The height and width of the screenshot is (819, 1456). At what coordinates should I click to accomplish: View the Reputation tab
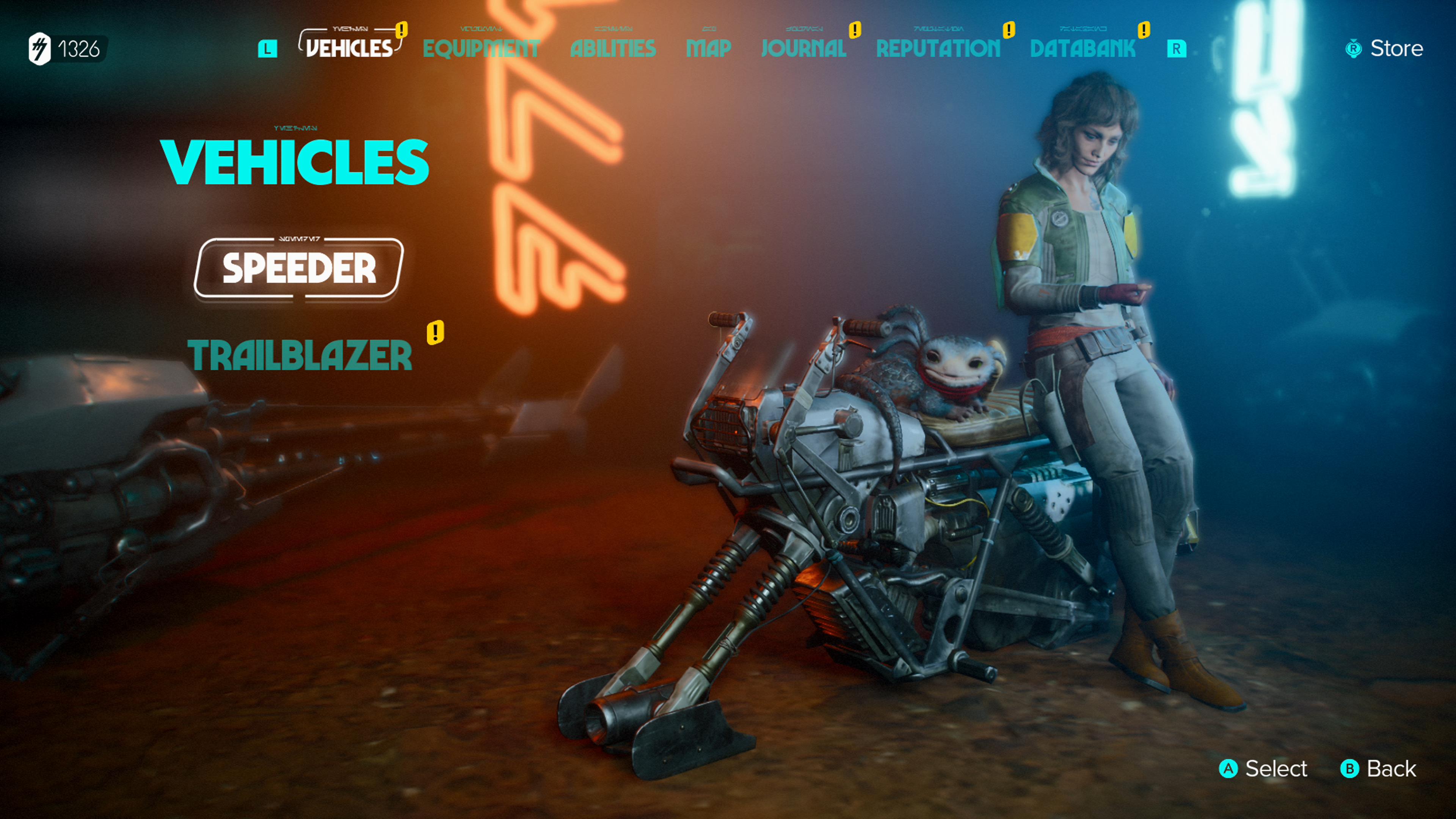pyautogui.click(x=938, y=49)
